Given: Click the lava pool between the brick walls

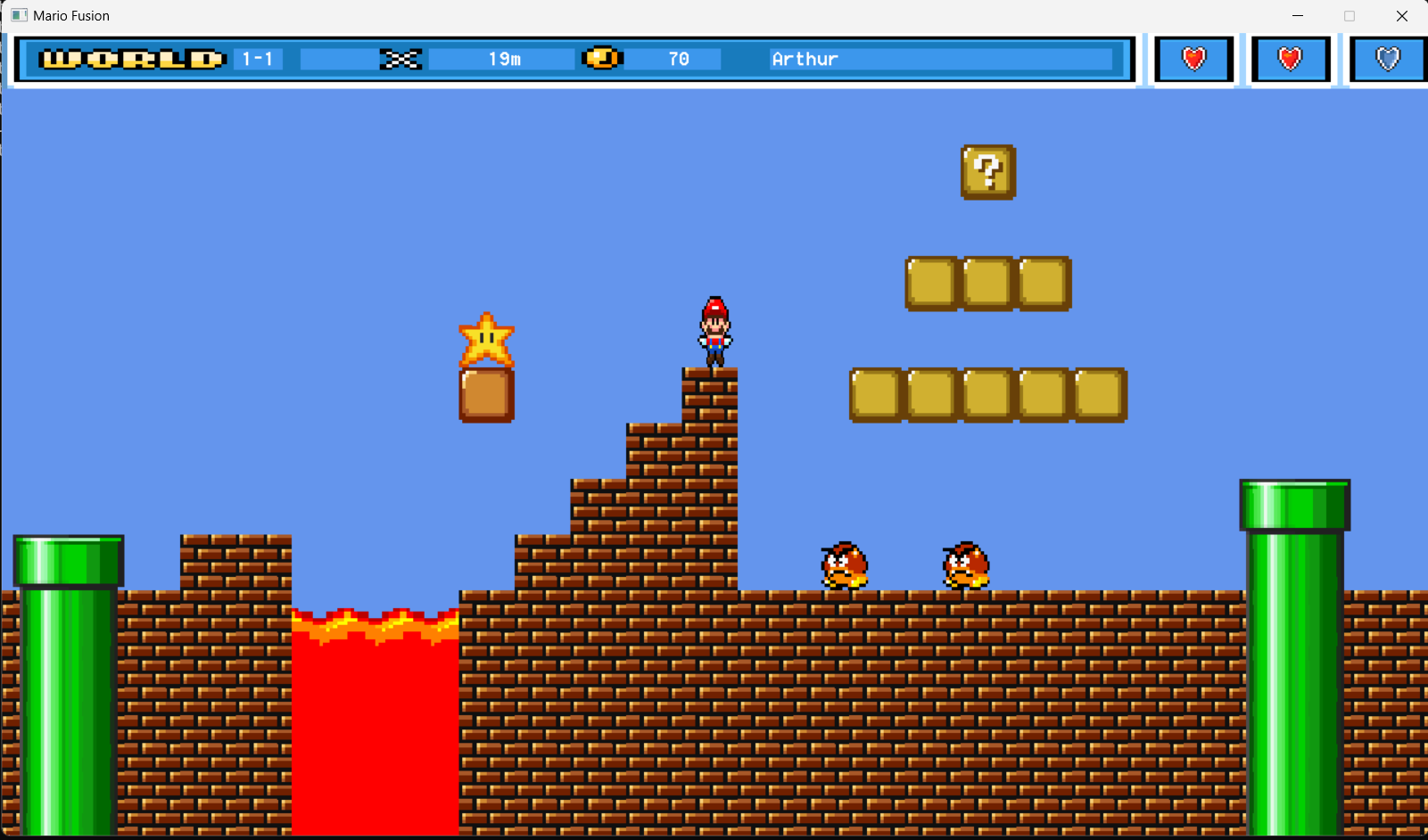Looking at the screenshot, I should 375,713.
